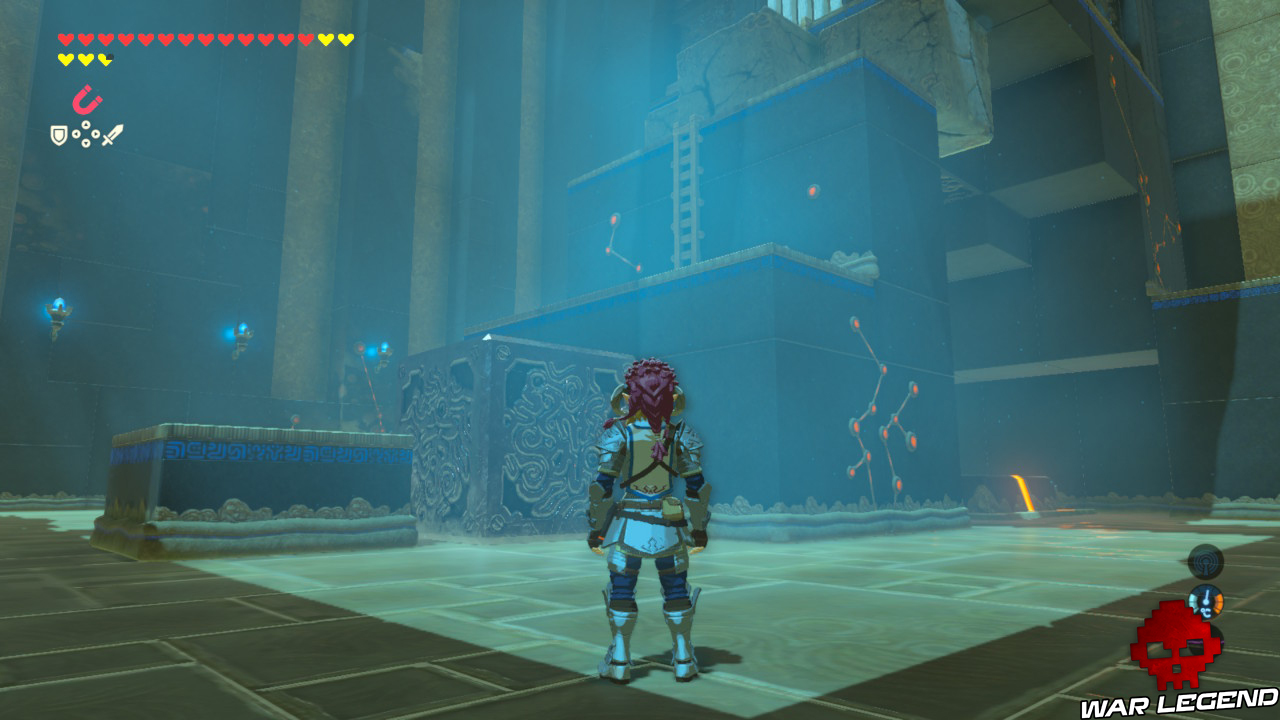Screen dimensions: 1280x720
Task: Click the right arrow on the d-pad icon
Action: [x=95, y=134]
